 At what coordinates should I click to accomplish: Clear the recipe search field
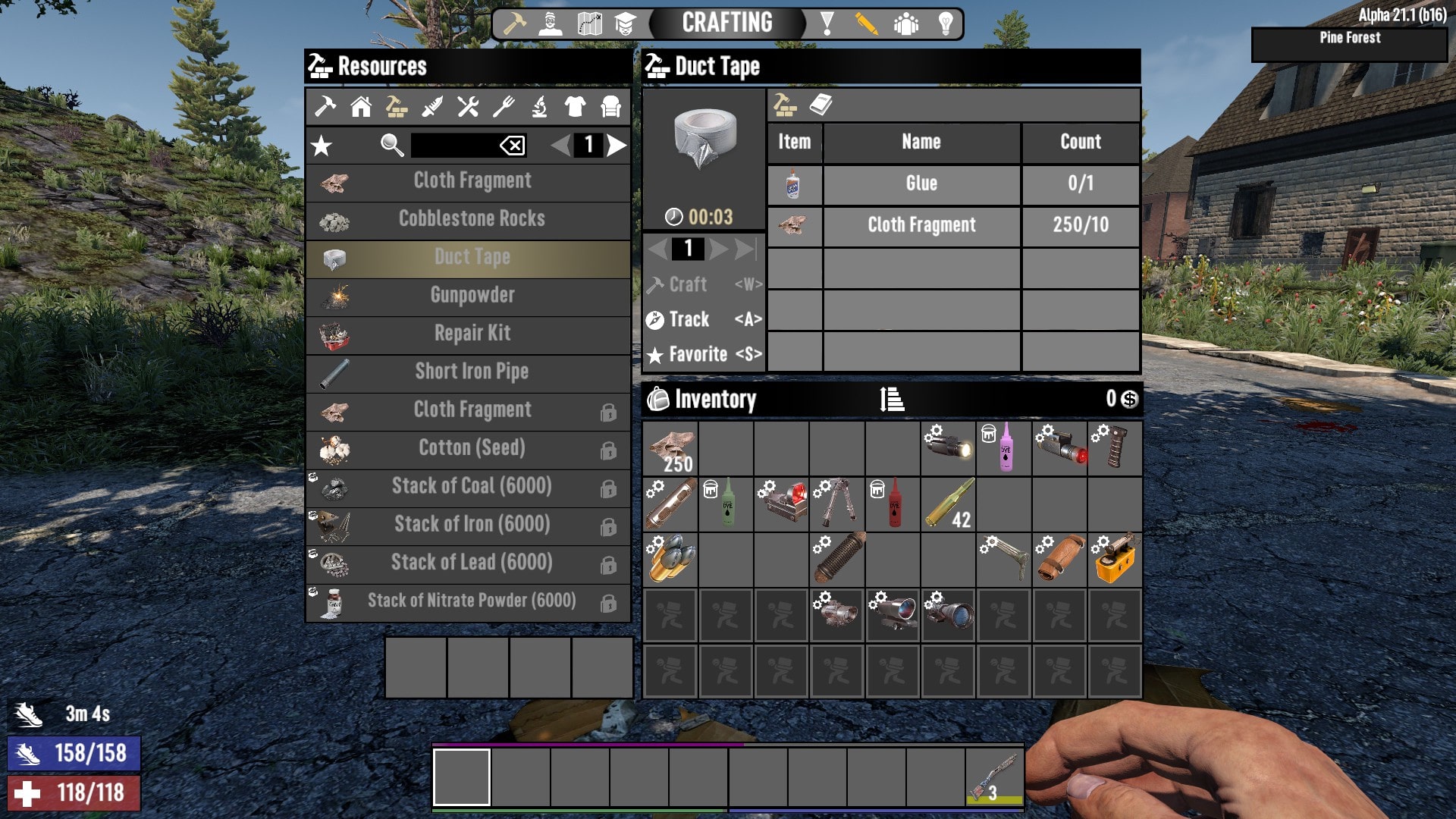512,146
